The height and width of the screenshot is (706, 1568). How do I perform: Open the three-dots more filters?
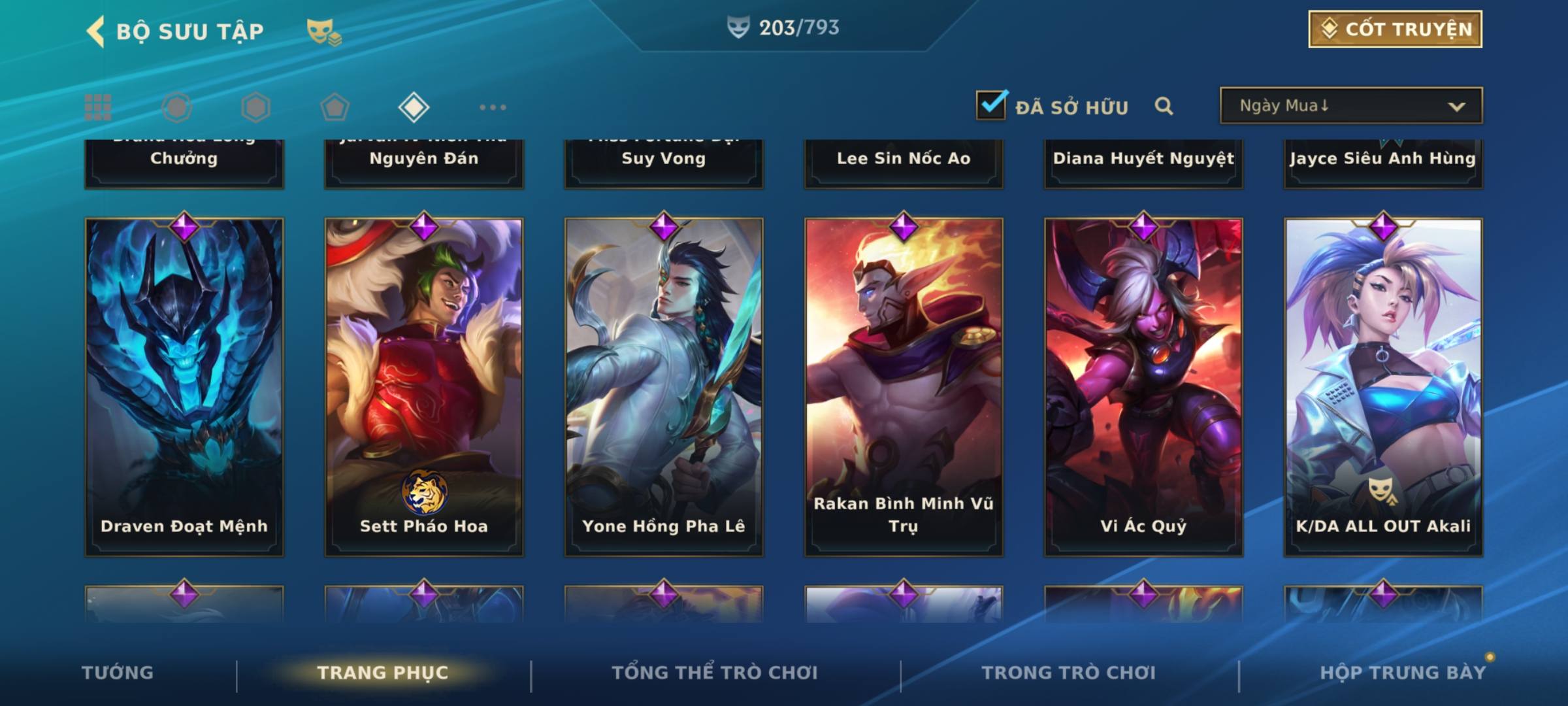pyautogui.click(x=493, y=107)
